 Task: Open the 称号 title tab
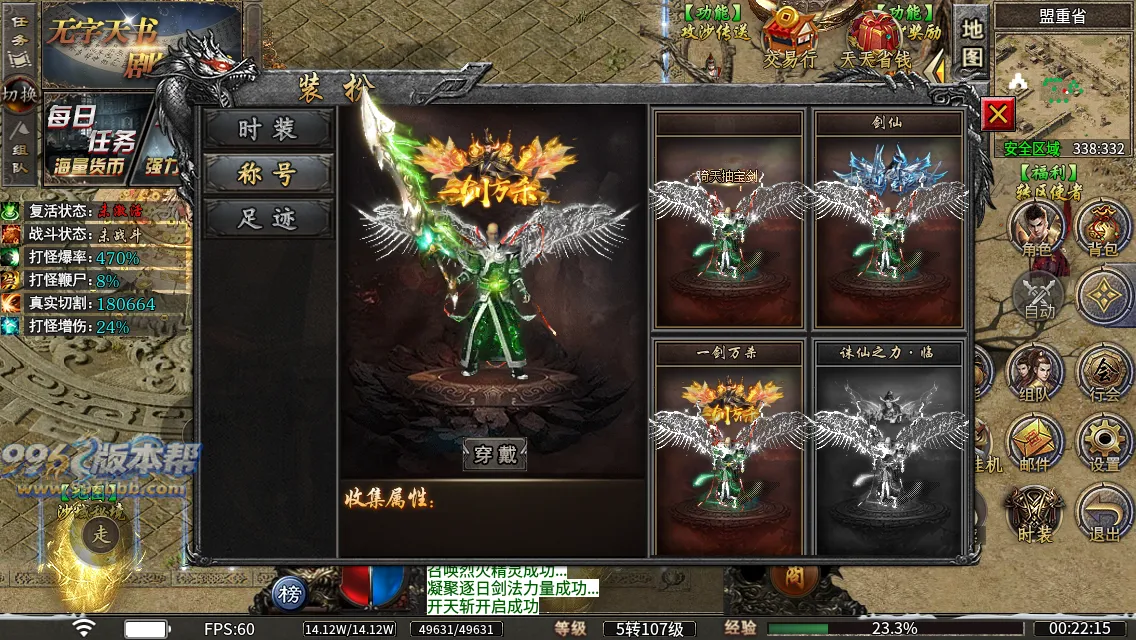pyautogui.click(x=268, y=174)
